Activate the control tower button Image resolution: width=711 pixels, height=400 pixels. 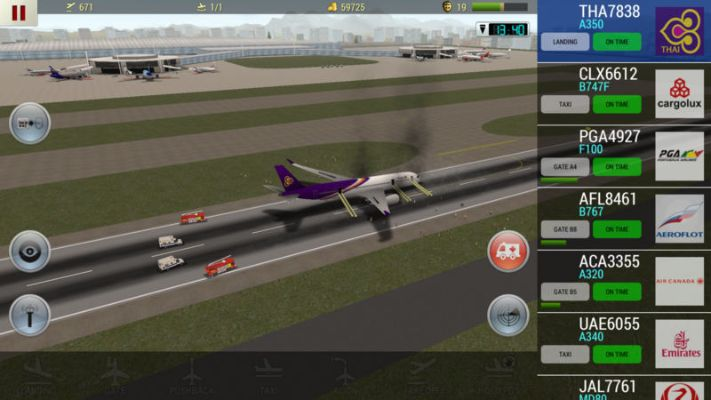(x=29, y=315)
